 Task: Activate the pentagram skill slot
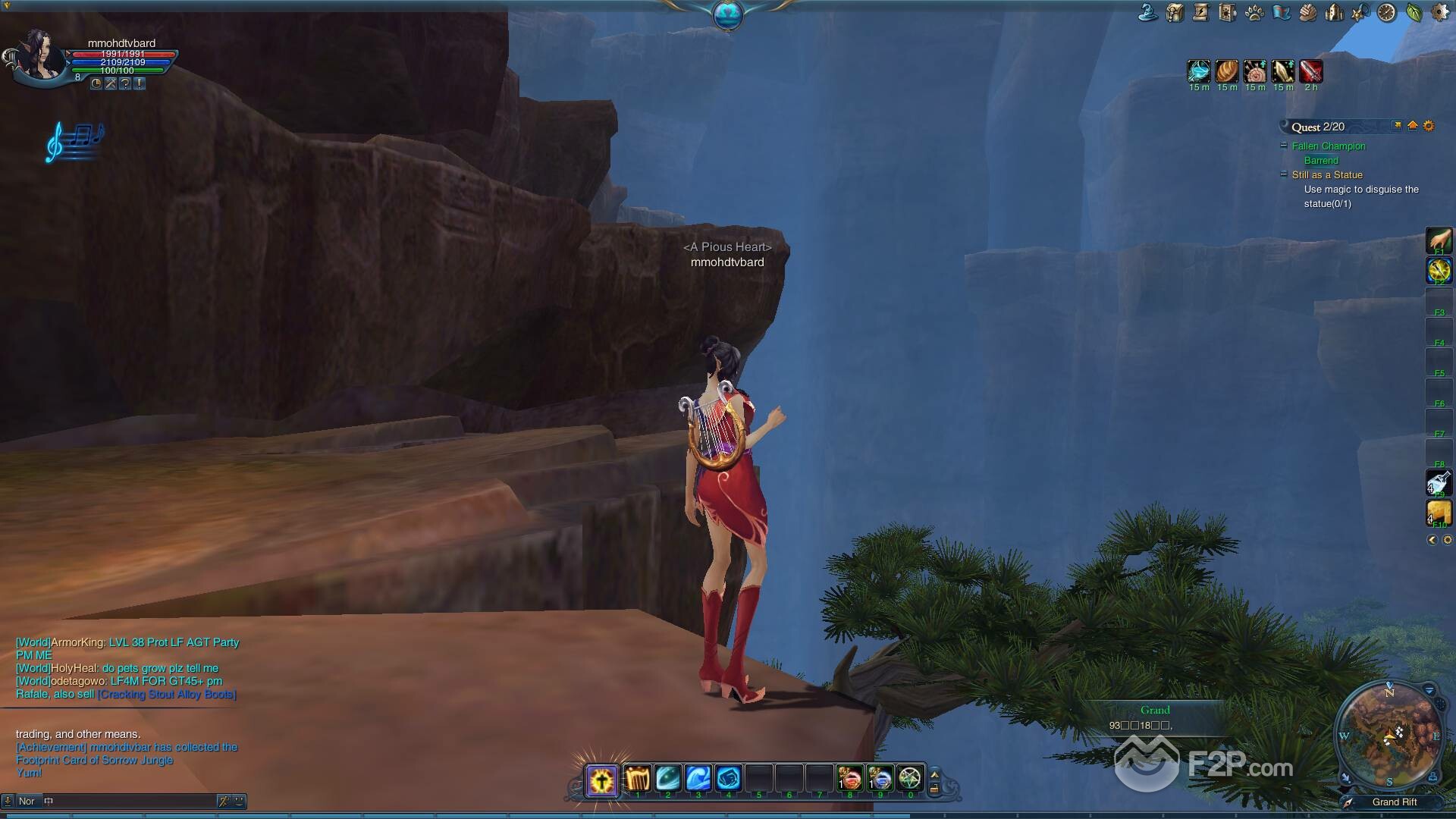click(910, 779)
